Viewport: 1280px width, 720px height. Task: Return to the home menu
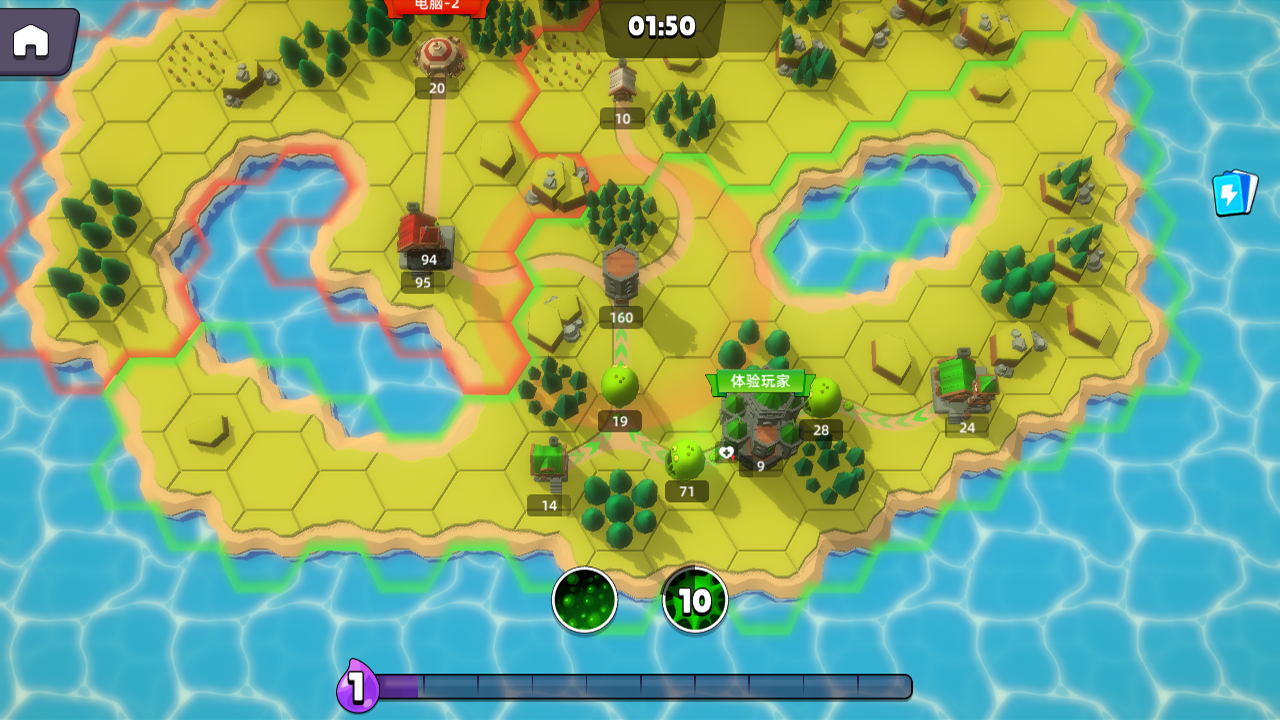32,40
